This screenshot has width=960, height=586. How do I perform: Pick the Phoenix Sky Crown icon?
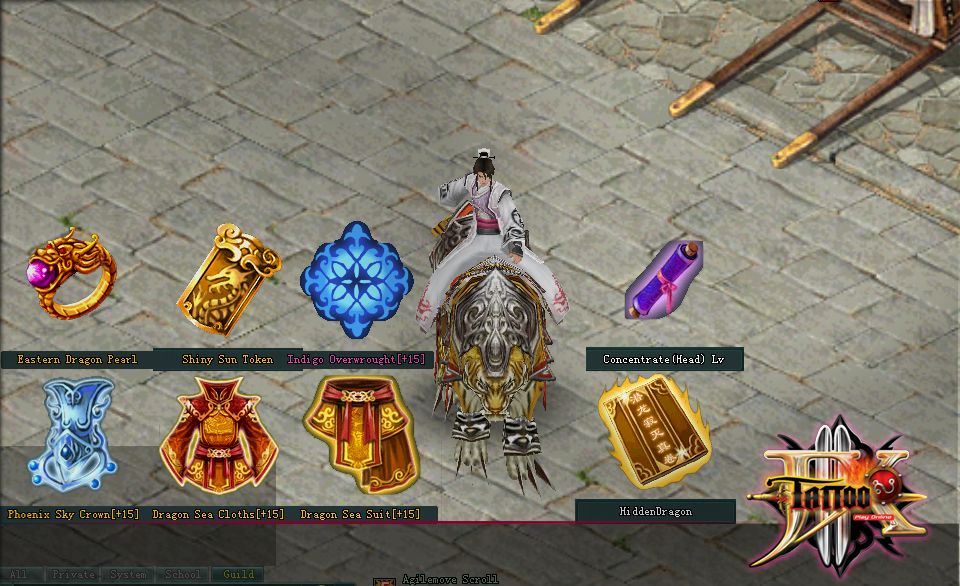click(x=71, y=436)
